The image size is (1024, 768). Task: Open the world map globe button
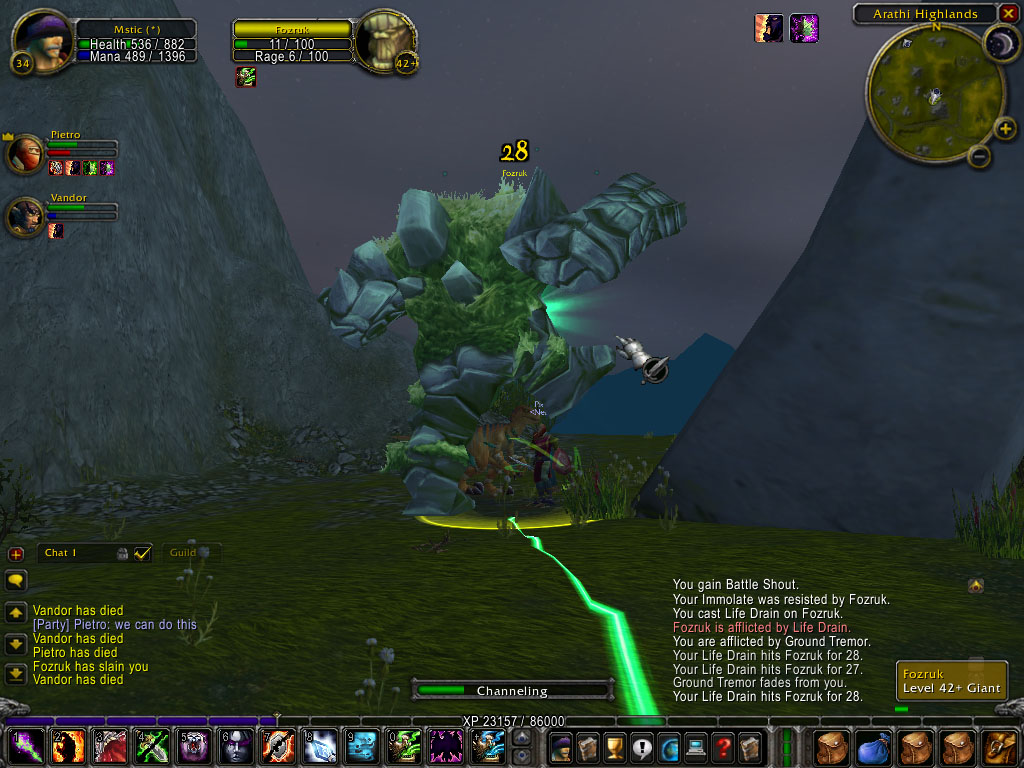(668, 746)
